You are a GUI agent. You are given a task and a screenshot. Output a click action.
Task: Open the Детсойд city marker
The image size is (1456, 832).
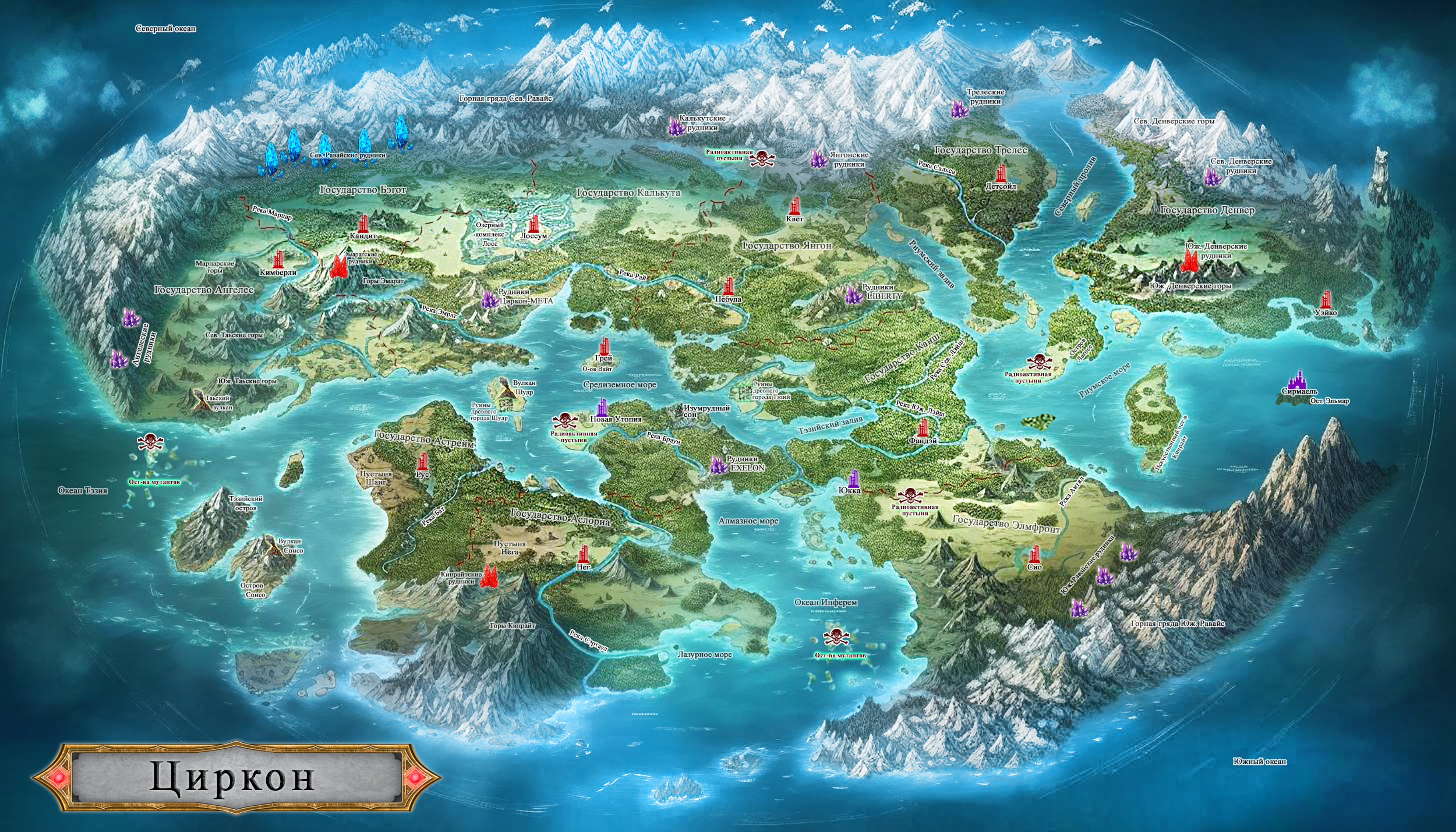click(x=1001, y=174)
